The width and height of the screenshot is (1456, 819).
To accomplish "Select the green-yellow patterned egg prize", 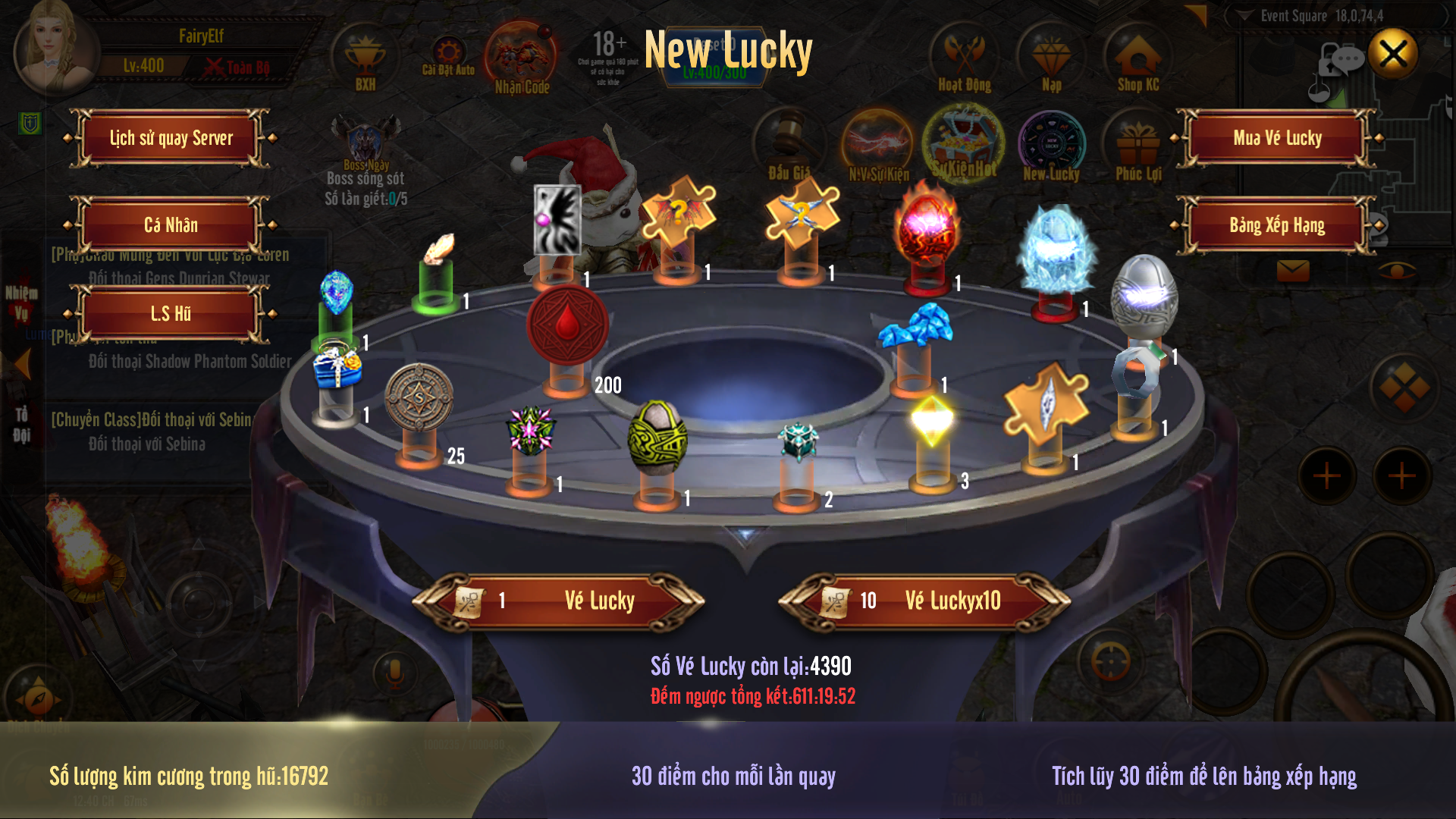I will pyautogui.click(x=657, y=437).
